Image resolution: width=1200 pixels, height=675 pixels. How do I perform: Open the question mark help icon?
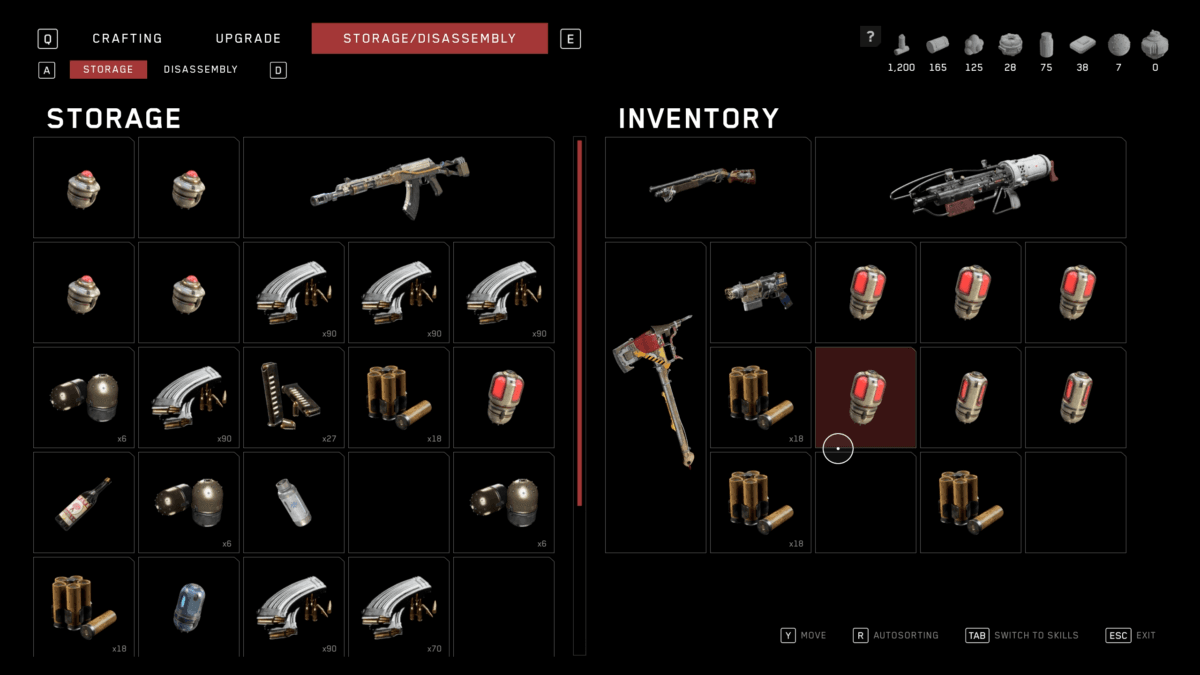(870, 38)
